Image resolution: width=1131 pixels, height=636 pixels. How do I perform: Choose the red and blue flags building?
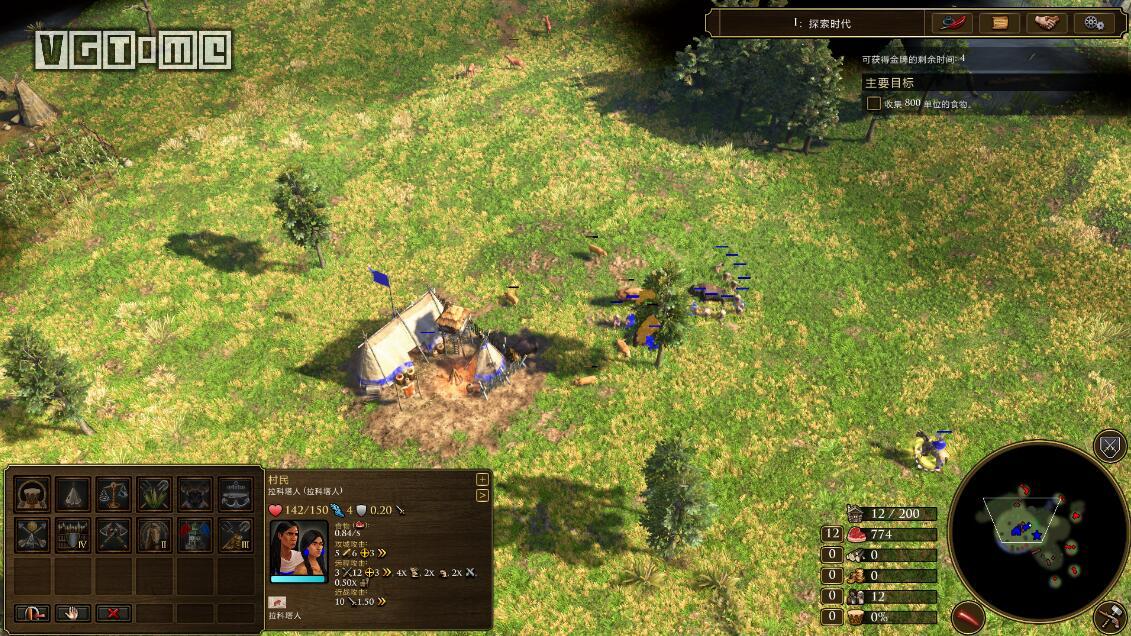(x=195, y=535)
